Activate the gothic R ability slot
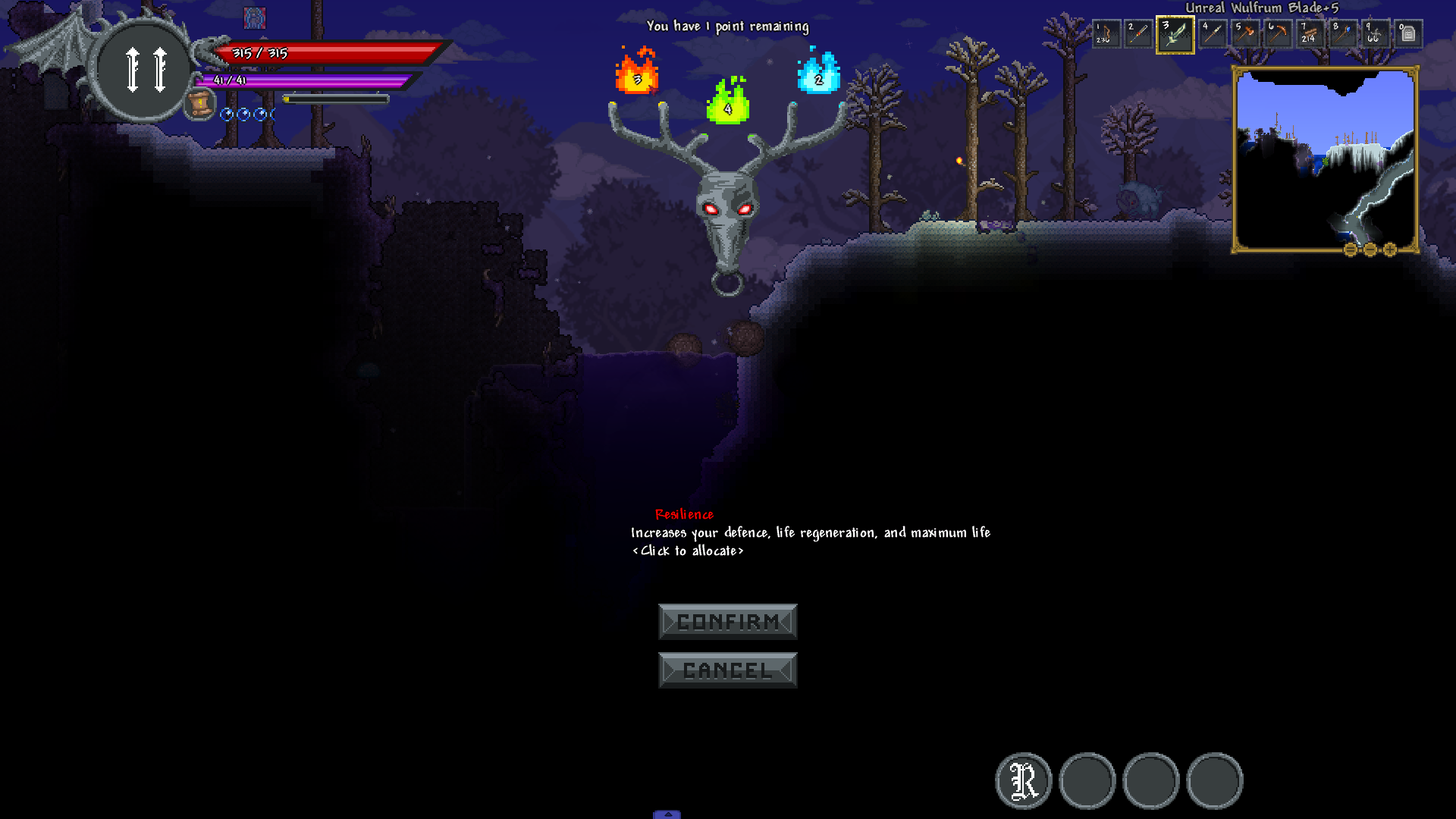This screenshot has height=819, width=1456. (x=1023, y=780)
